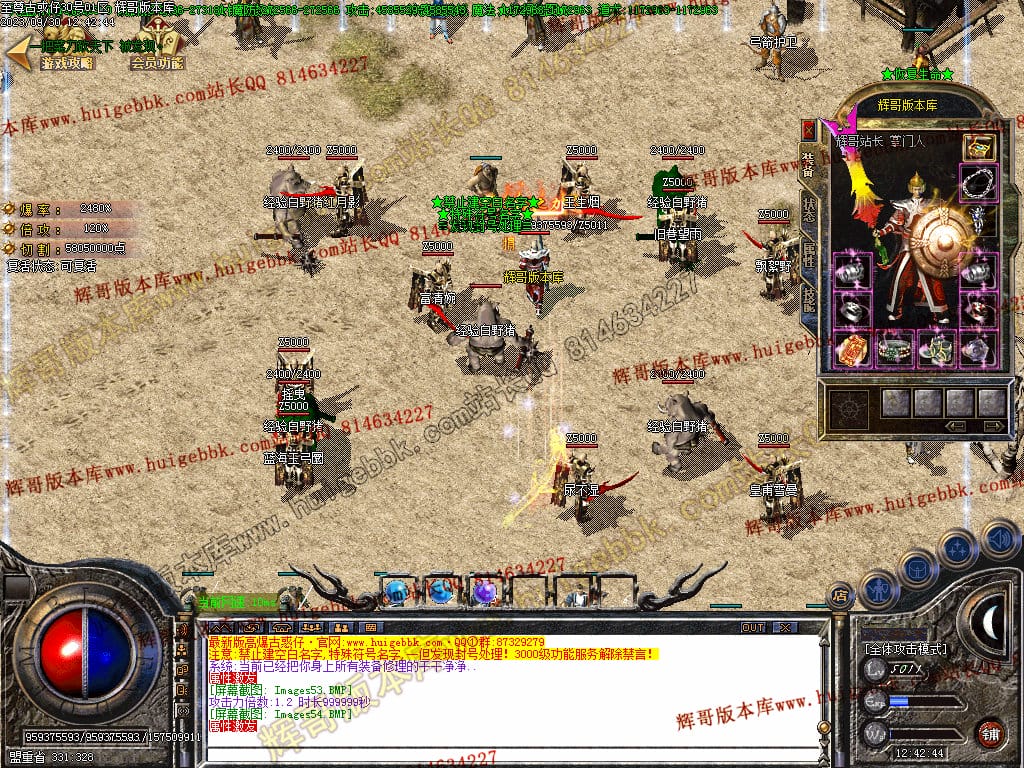Screen dimensions: 1024x768
Task: Close the character equipment panel
Action: pos(810,130)
